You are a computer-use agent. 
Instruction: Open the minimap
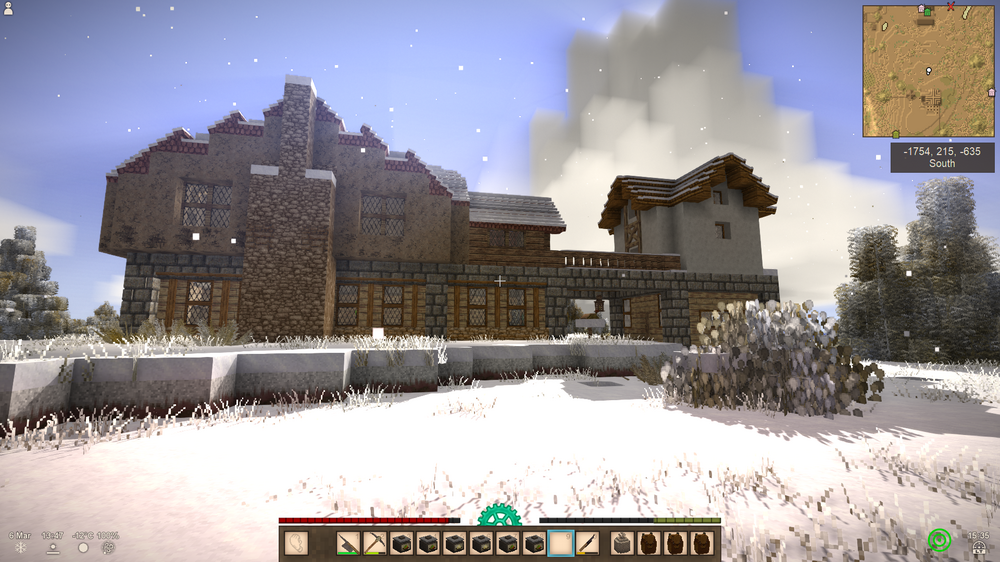point(928,71)
